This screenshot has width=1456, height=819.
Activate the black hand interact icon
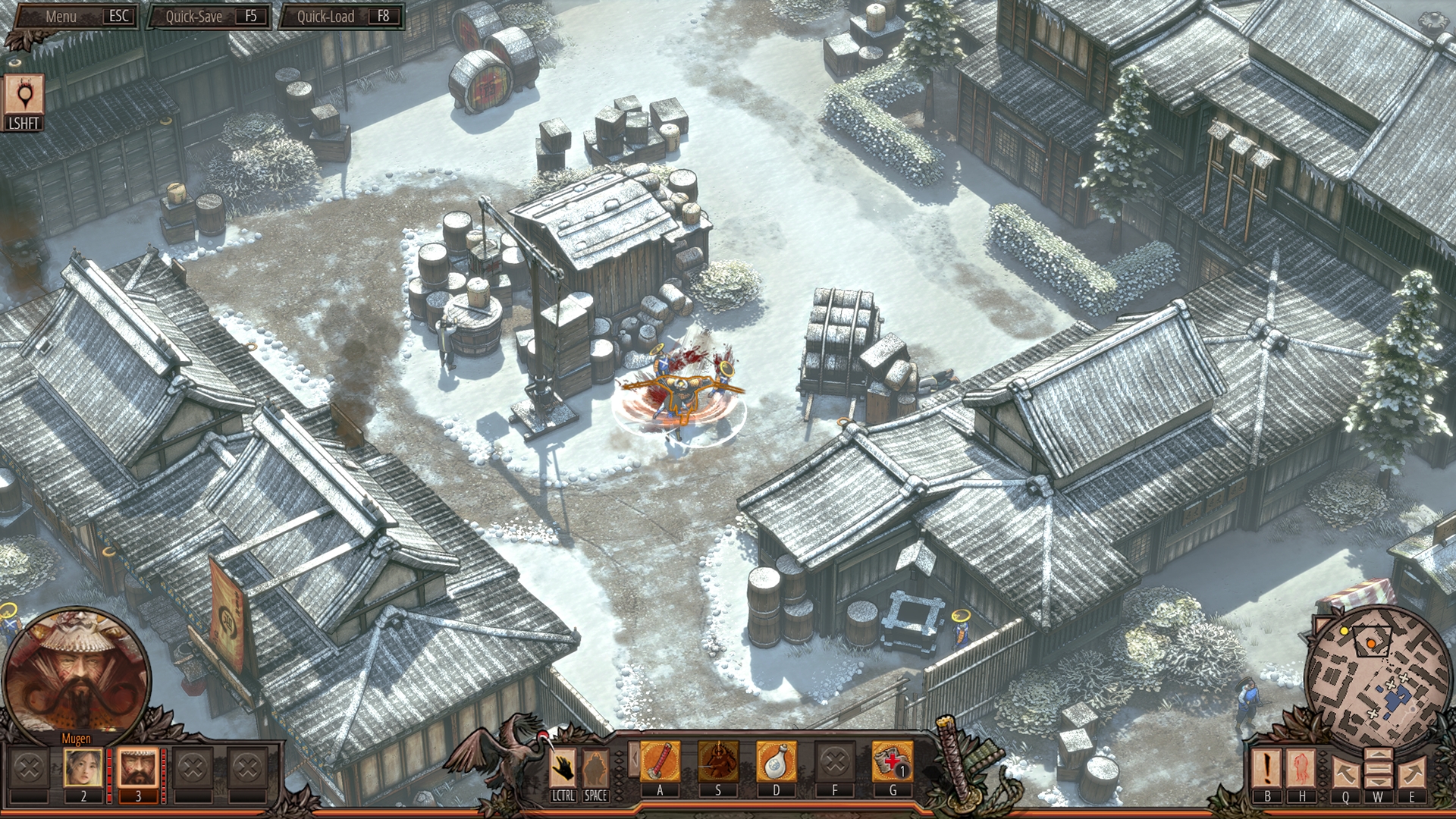(x=563, y=767)
